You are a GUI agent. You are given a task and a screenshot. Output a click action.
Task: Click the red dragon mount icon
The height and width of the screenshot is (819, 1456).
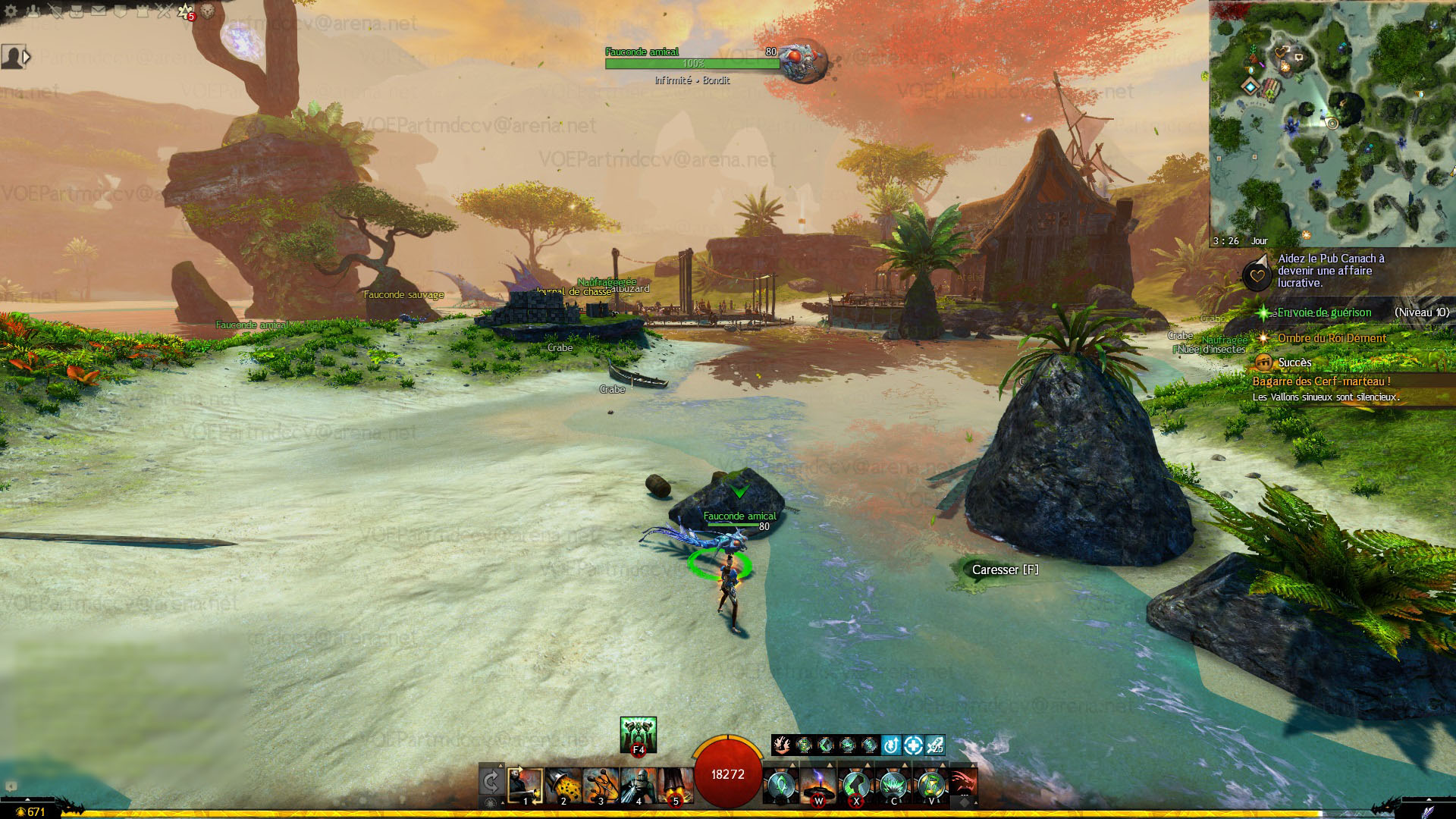(963, 783)
